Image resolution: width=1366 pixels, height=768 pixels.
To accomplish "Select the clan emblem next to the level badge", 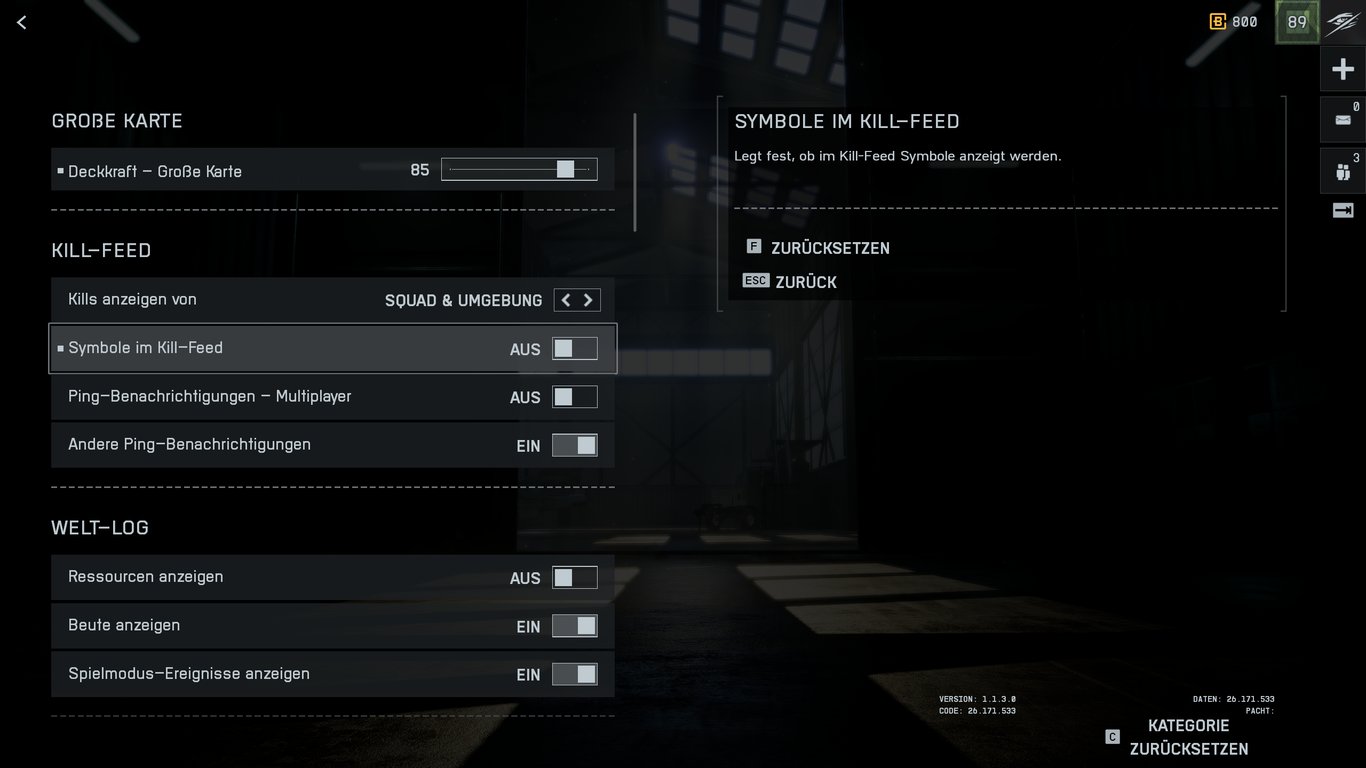I will coord(1343,21).
